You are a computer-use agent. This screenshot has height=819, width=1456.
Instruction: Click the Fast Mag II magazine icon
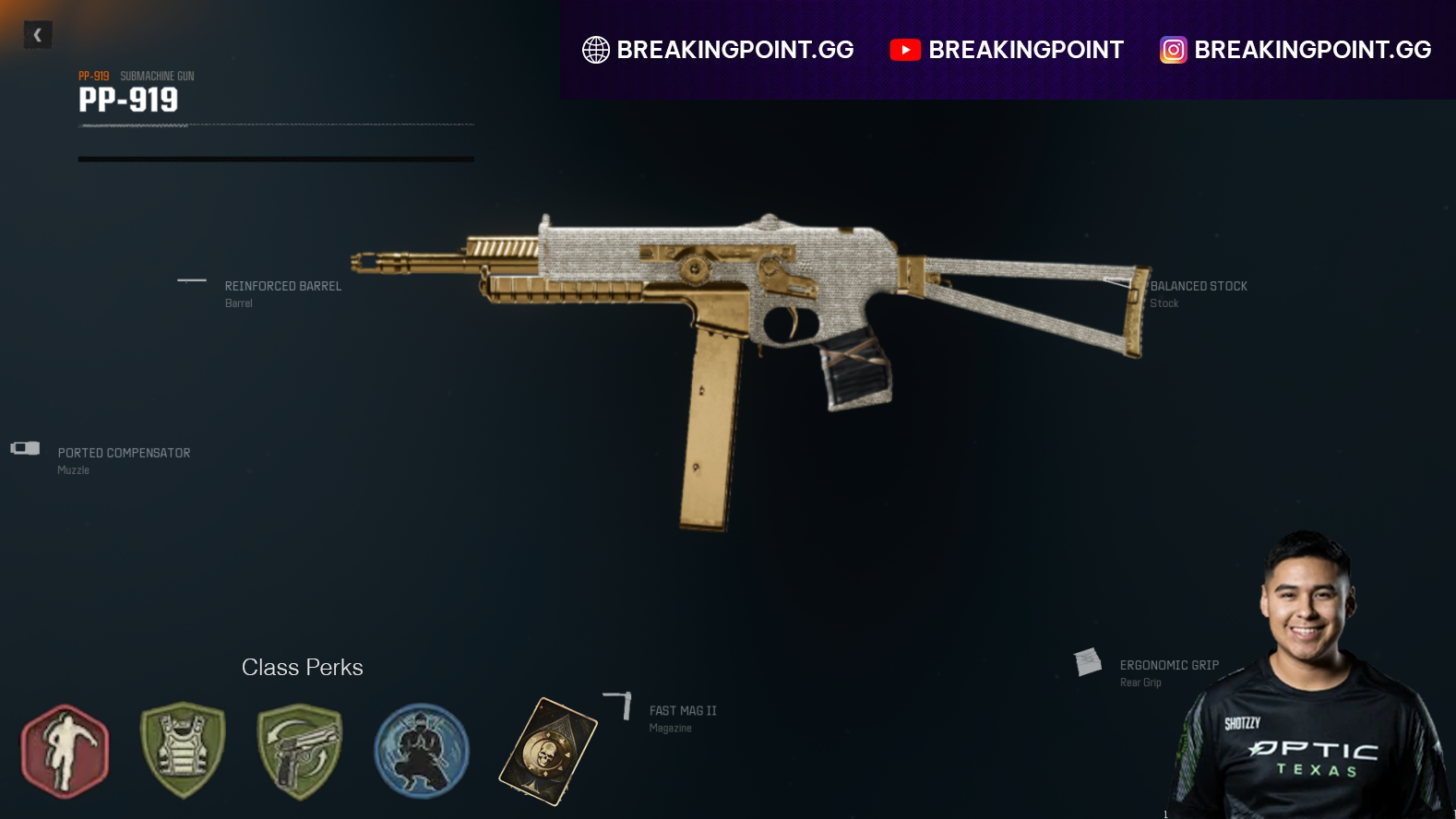click(x=617, y=704)
